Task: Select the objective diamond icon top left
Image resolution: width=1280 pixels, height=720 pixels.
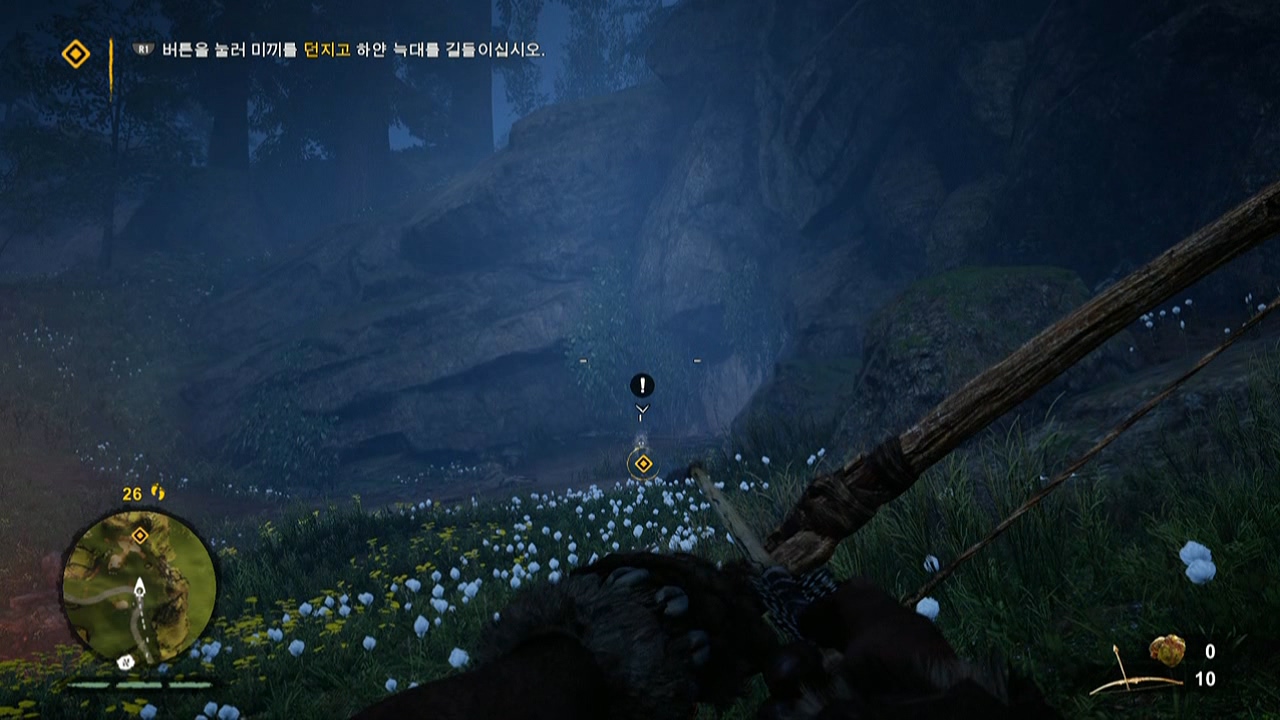Action: 75,51
